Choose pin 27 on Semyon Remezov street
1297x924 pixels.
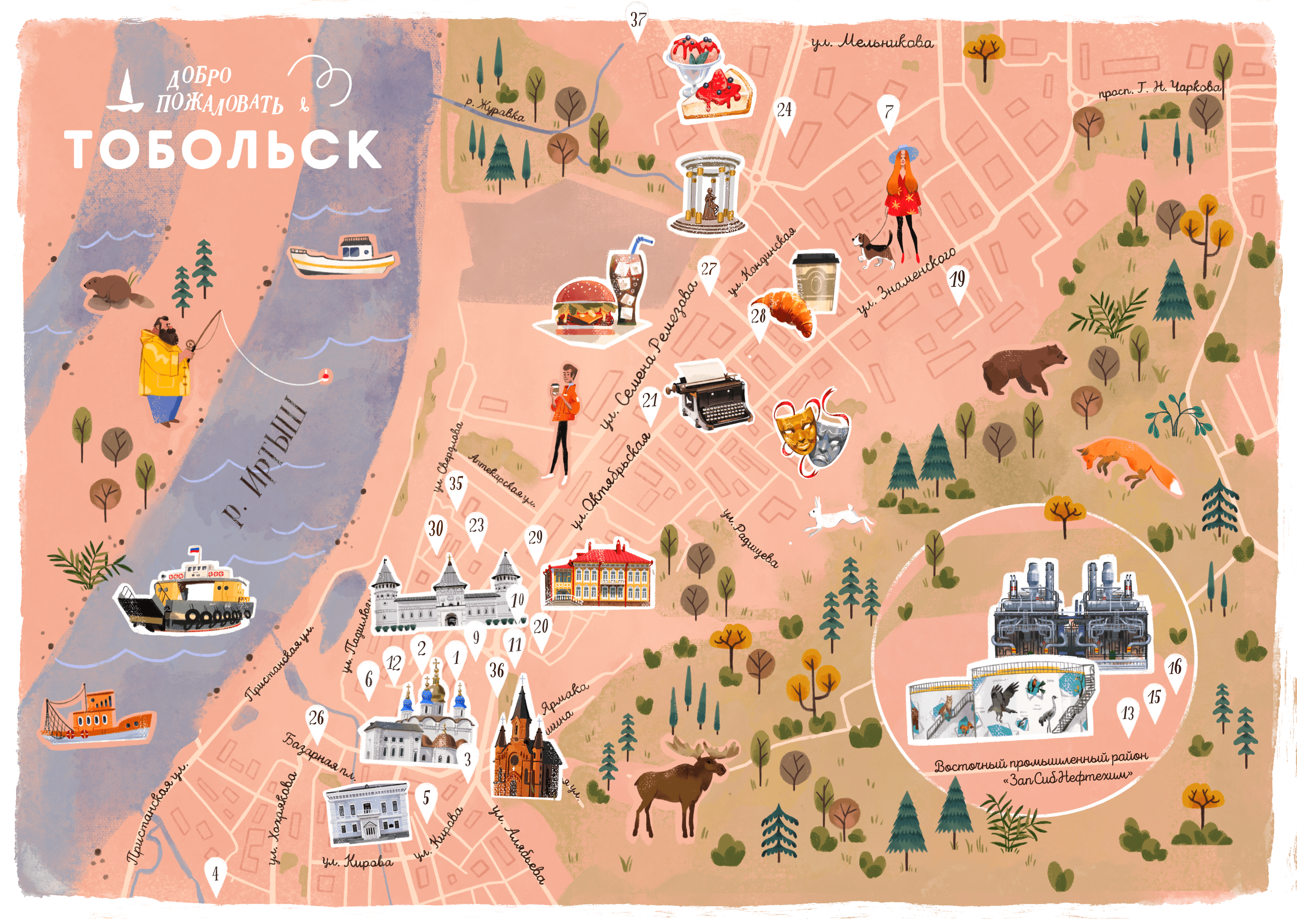point(708,272)
